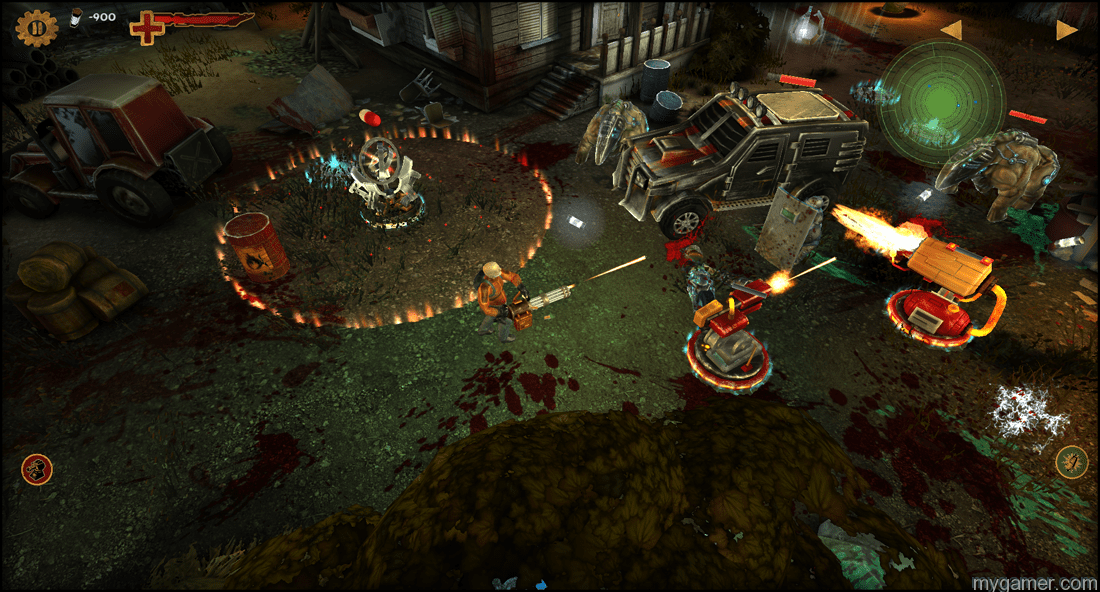1100x592 pixels.
Task: Pause the game with the gear button
Action: tap(37, 28)
